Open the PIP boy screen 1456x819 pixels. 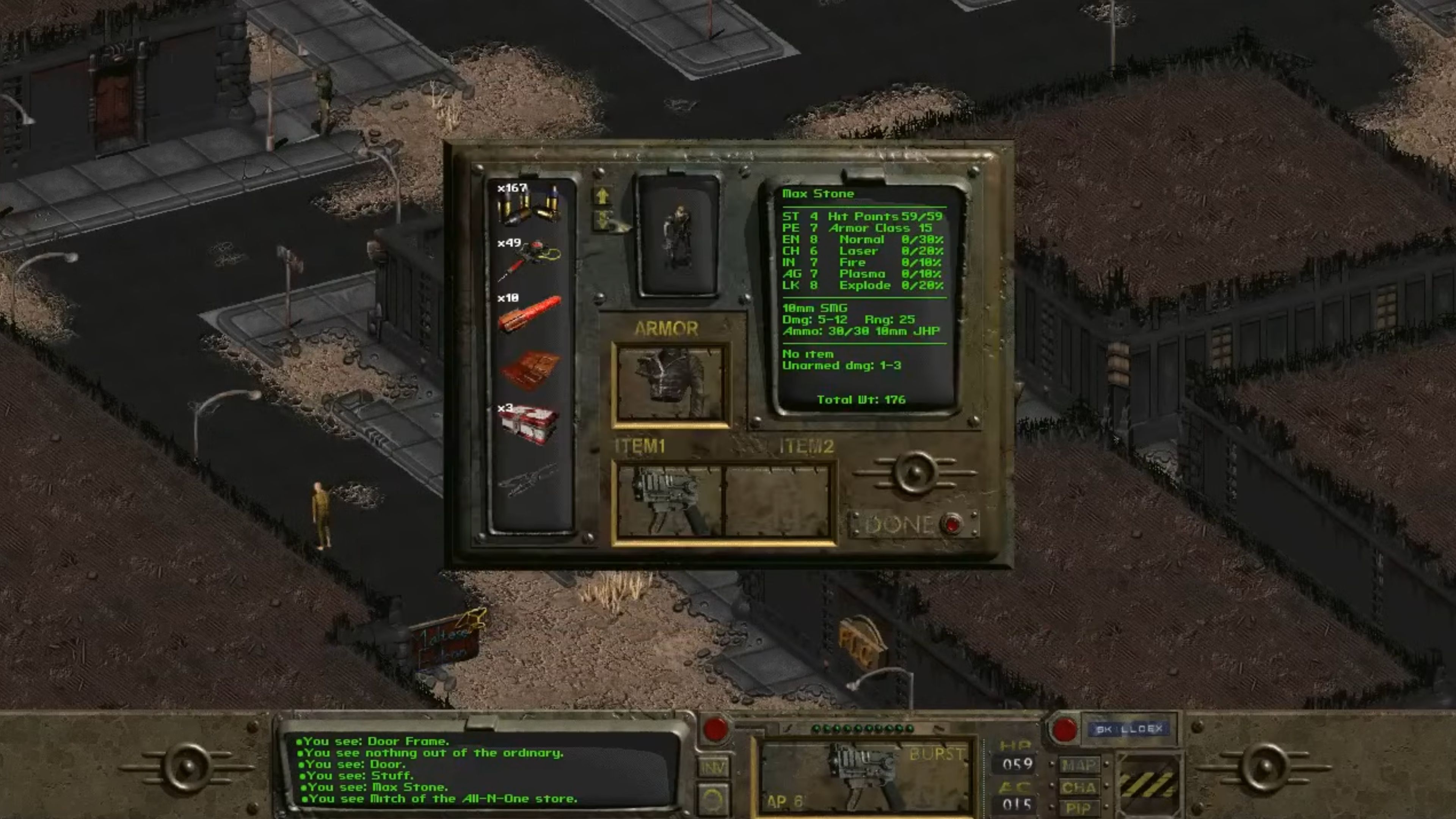[1079, 807]
